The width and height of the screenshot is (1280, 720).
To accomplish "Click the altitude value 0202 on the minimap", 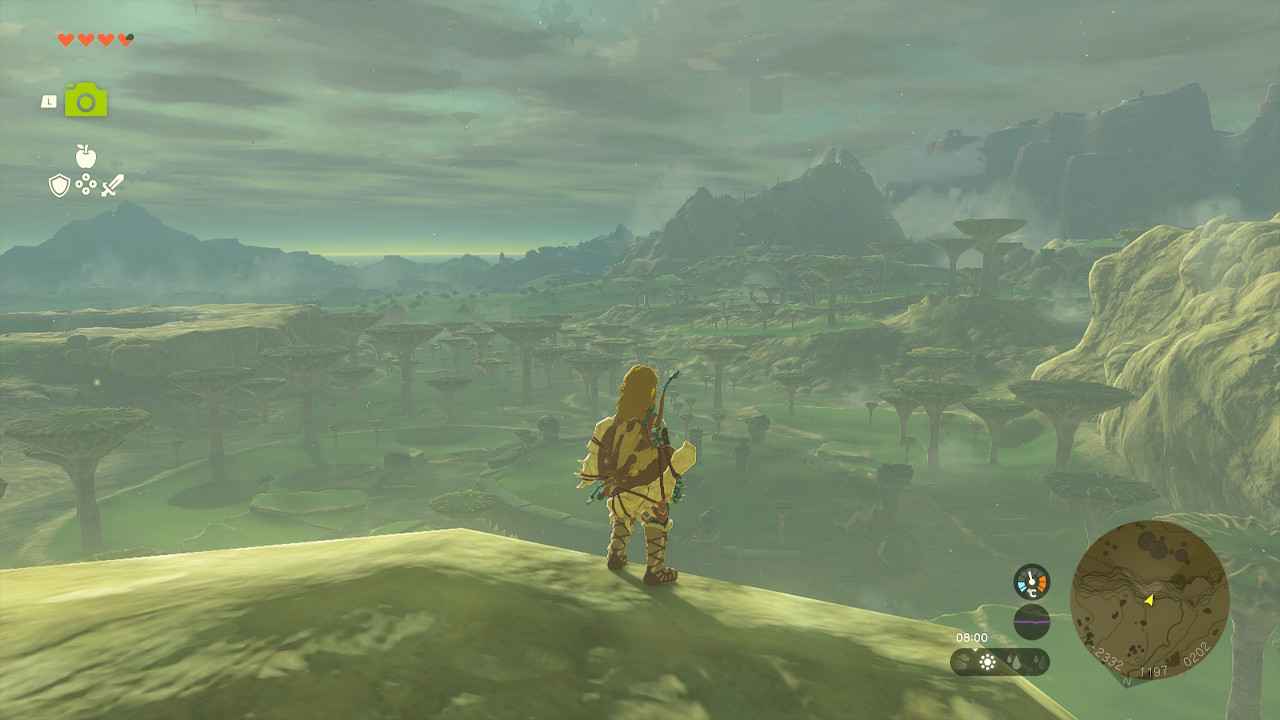I will coord(1195,654).
